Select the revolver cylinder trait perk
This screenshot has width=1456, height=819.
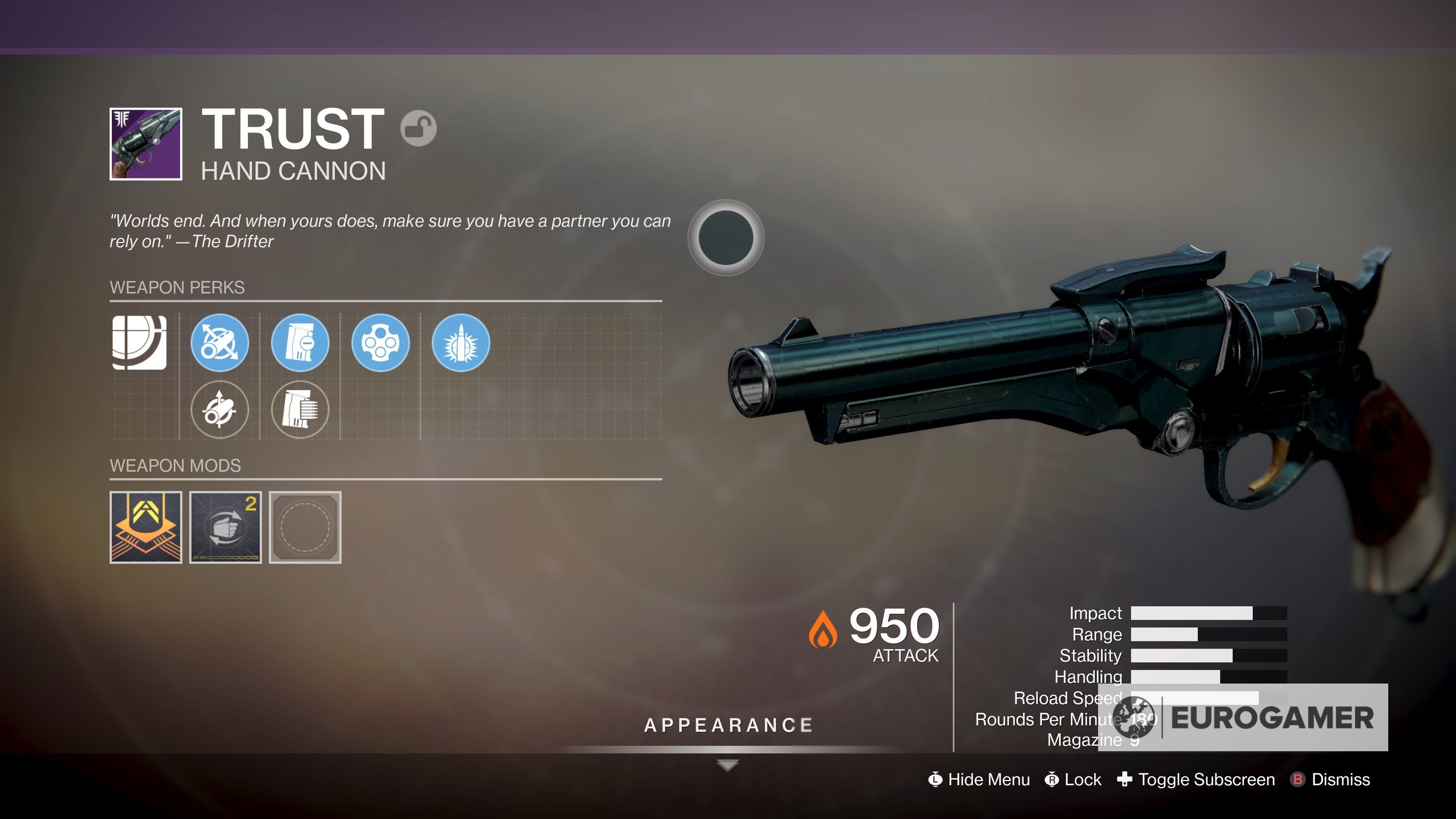pos(381,344)
